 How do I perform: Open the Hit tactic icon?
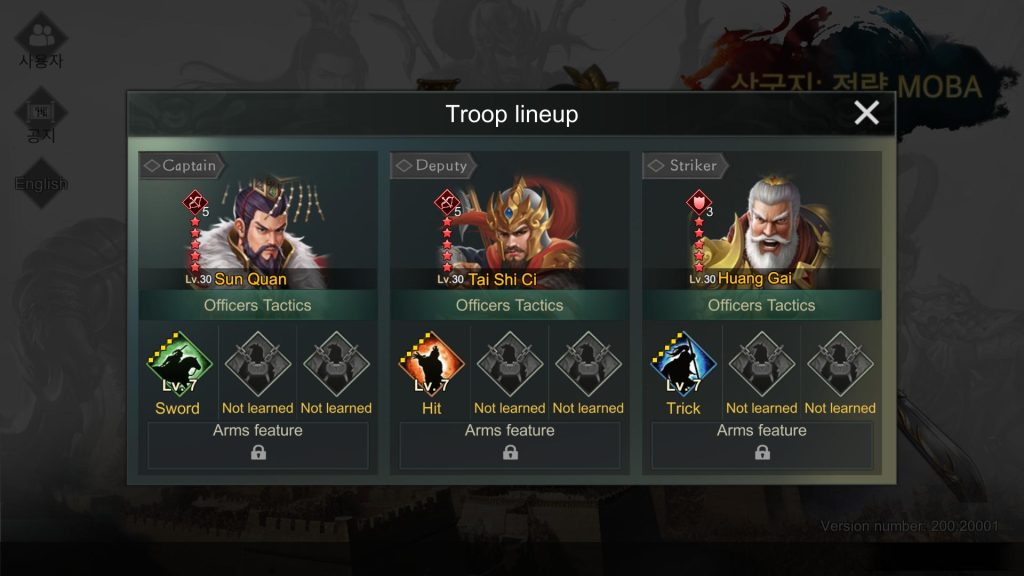[x=431, y=365]
